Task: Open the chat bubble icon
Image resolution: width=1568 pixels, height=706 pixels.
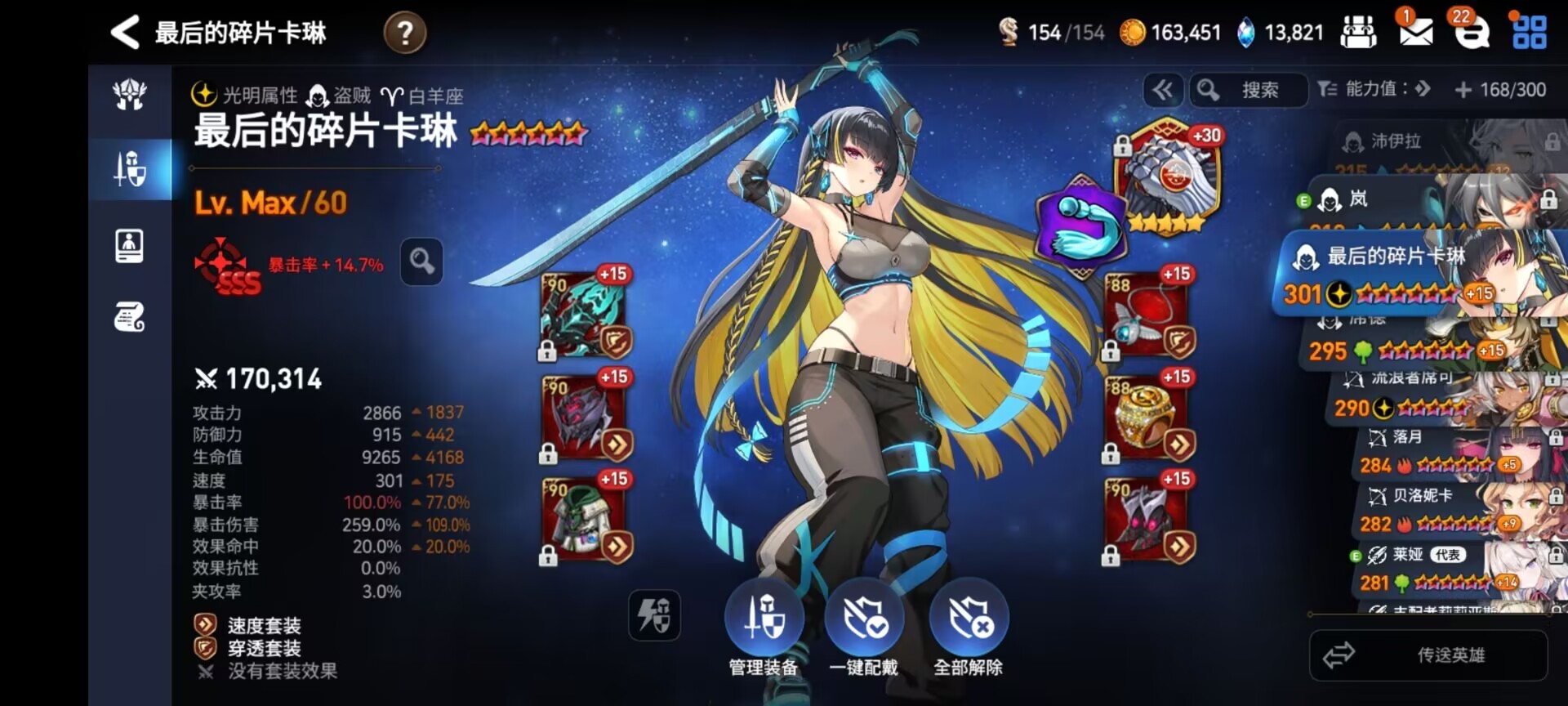Action: [x=1472, y=33]
